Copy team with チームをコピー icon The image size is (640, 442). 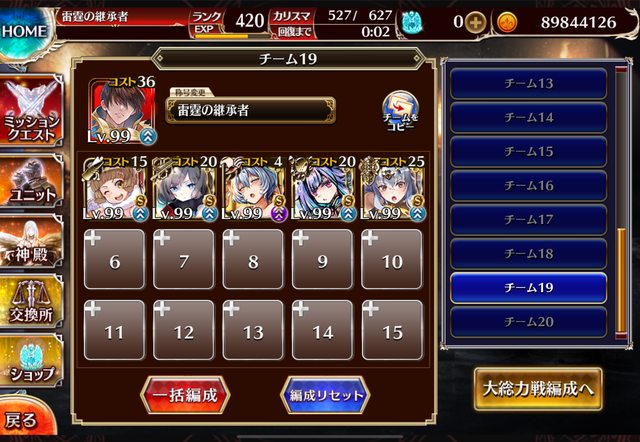coord(401,112)
